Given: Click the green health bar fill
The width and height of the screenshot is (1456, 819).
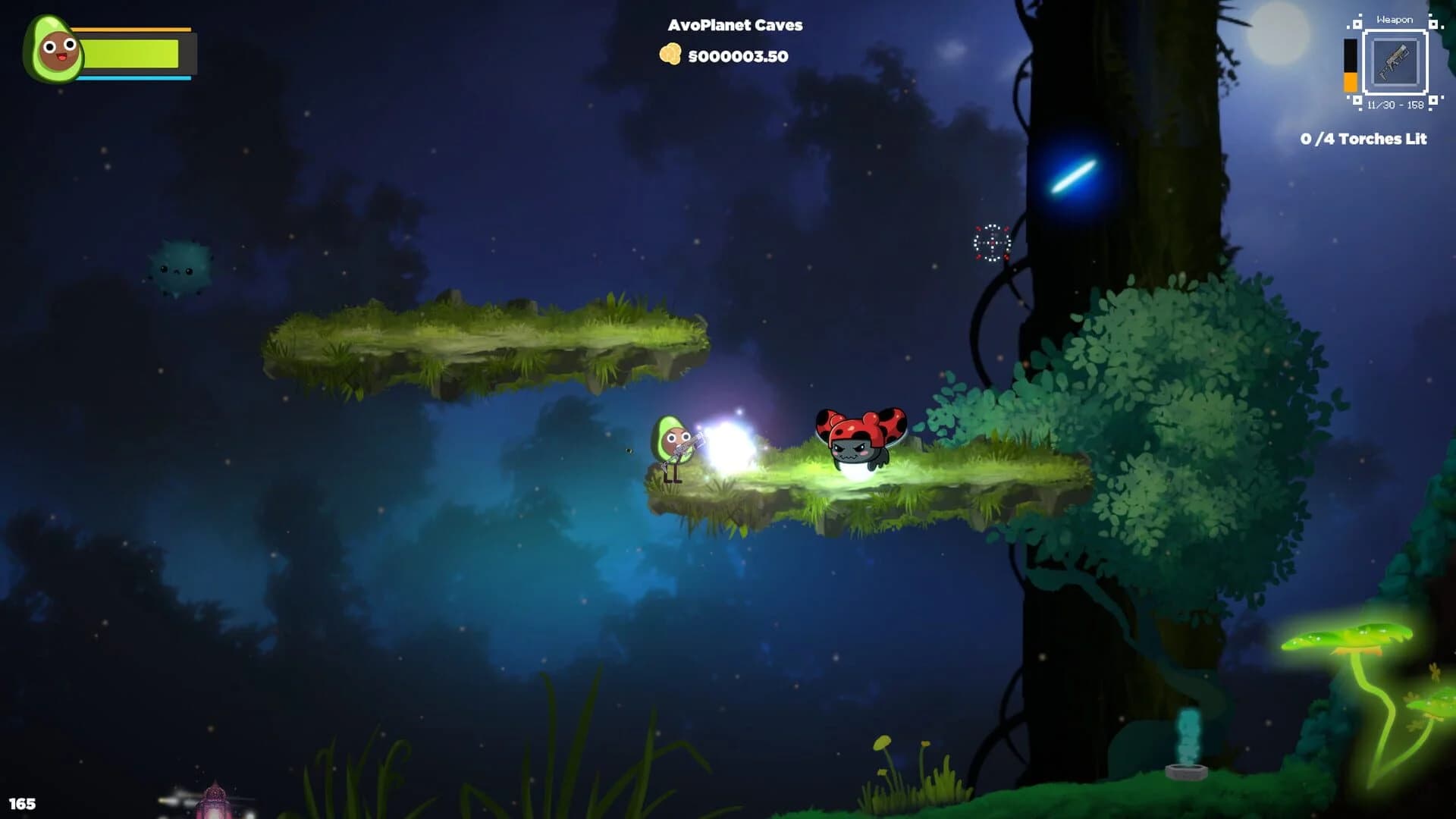Looking at the screenshot, I should [x=133, y=54].
